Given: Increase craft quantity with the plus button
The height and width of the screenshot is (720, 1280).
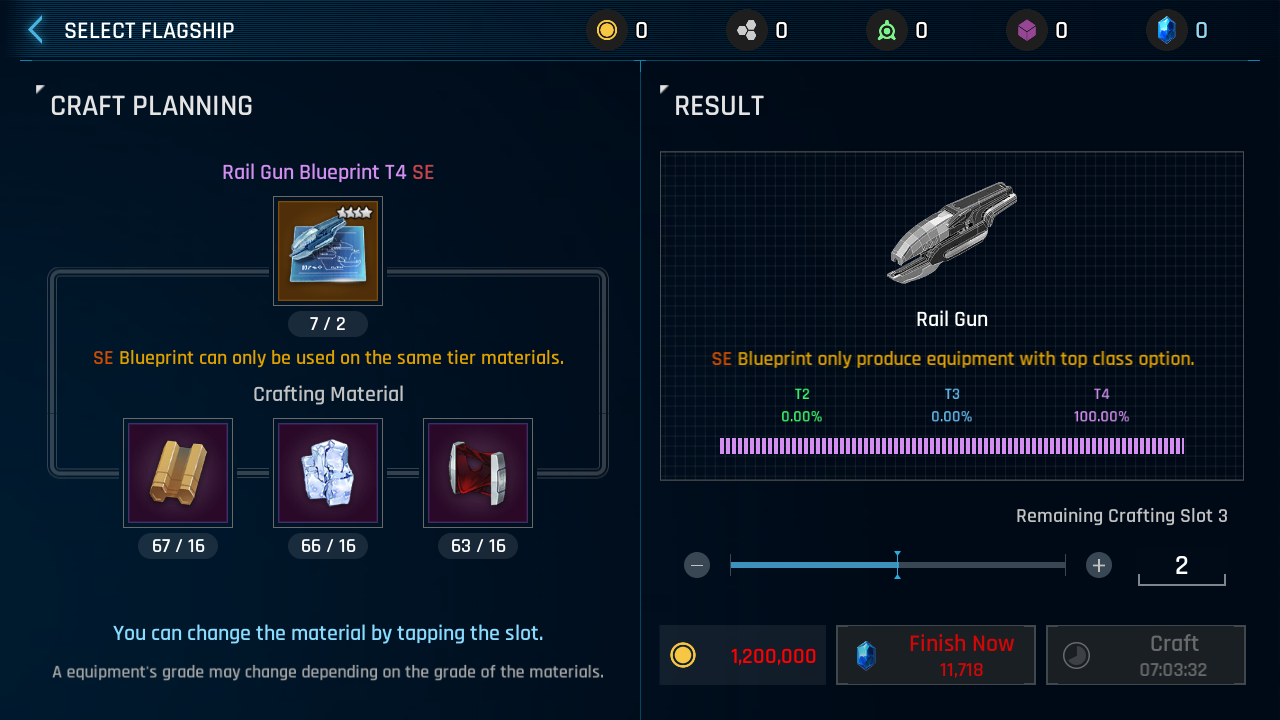Looking at the screenshot, I should tap(1099, 565).
